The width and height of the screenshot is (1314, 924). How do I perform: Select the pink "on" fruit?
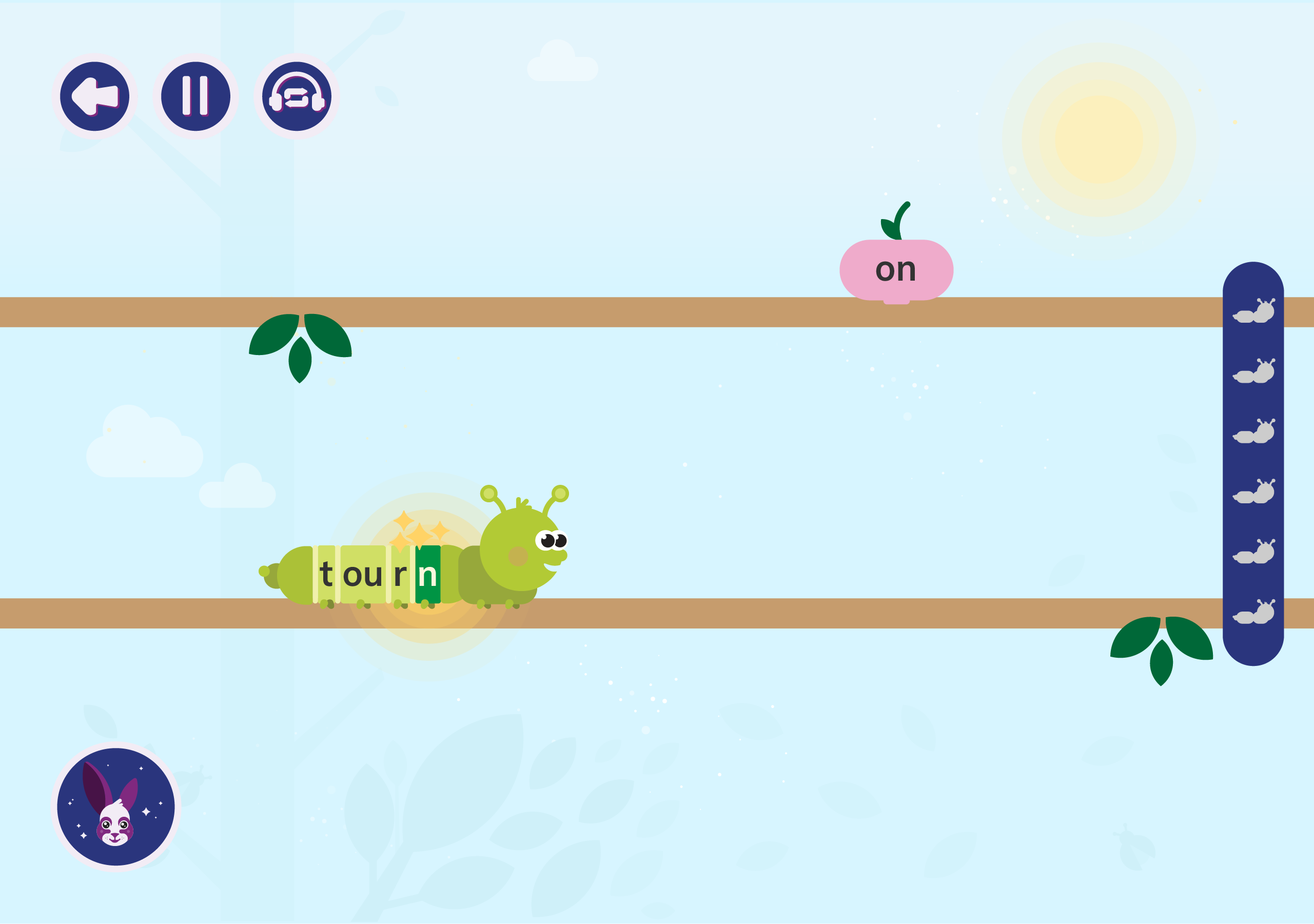[x=896, y=270]
